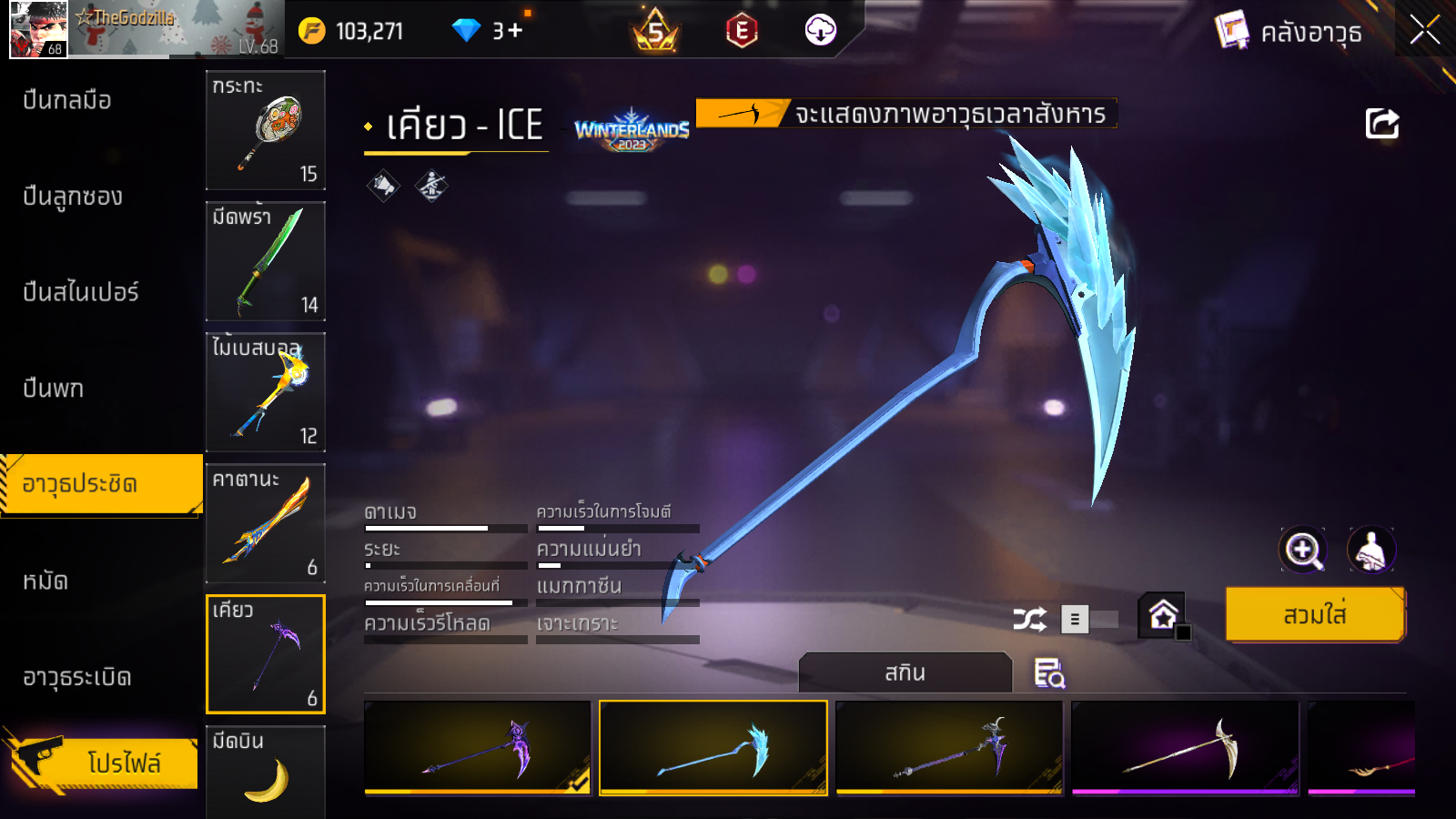The image size is (1456, 819).
Task: Select the sniper category ปืนสไนเปอร์
Action: (81, 292)
